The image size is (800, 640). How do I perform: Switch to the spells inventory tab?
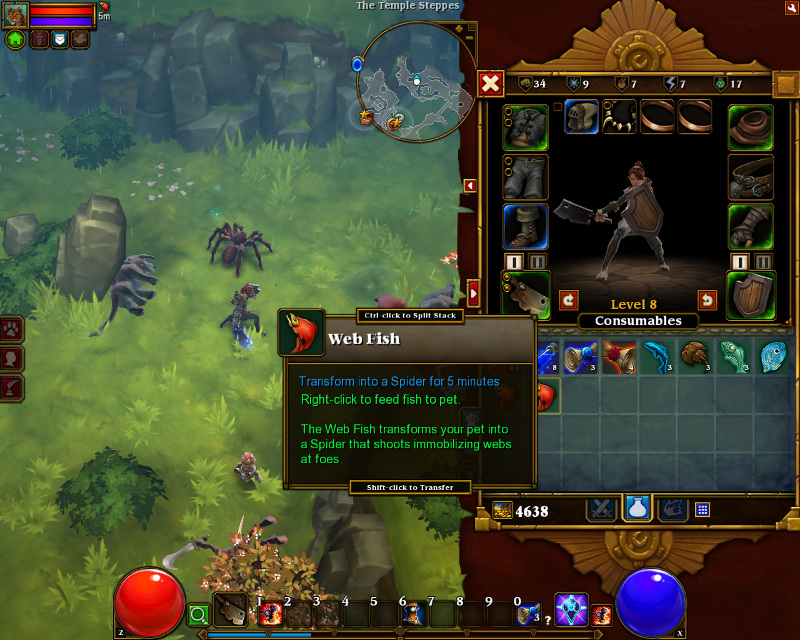[672, 509]
